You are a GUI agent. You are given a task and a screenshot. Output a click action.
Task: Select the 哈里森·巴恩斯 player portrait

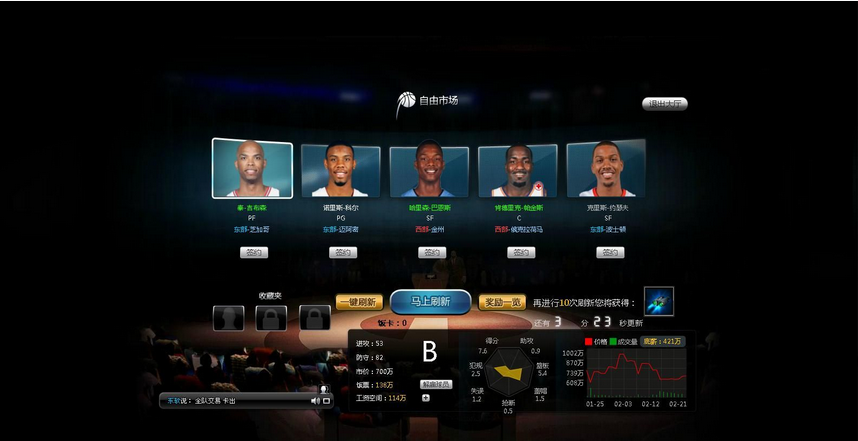(429, 171)
